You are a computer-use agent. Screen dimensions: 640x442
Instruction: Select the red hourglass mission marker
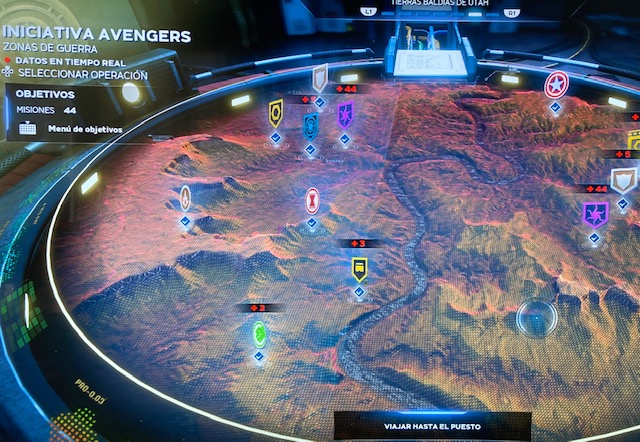coord(312,199)
